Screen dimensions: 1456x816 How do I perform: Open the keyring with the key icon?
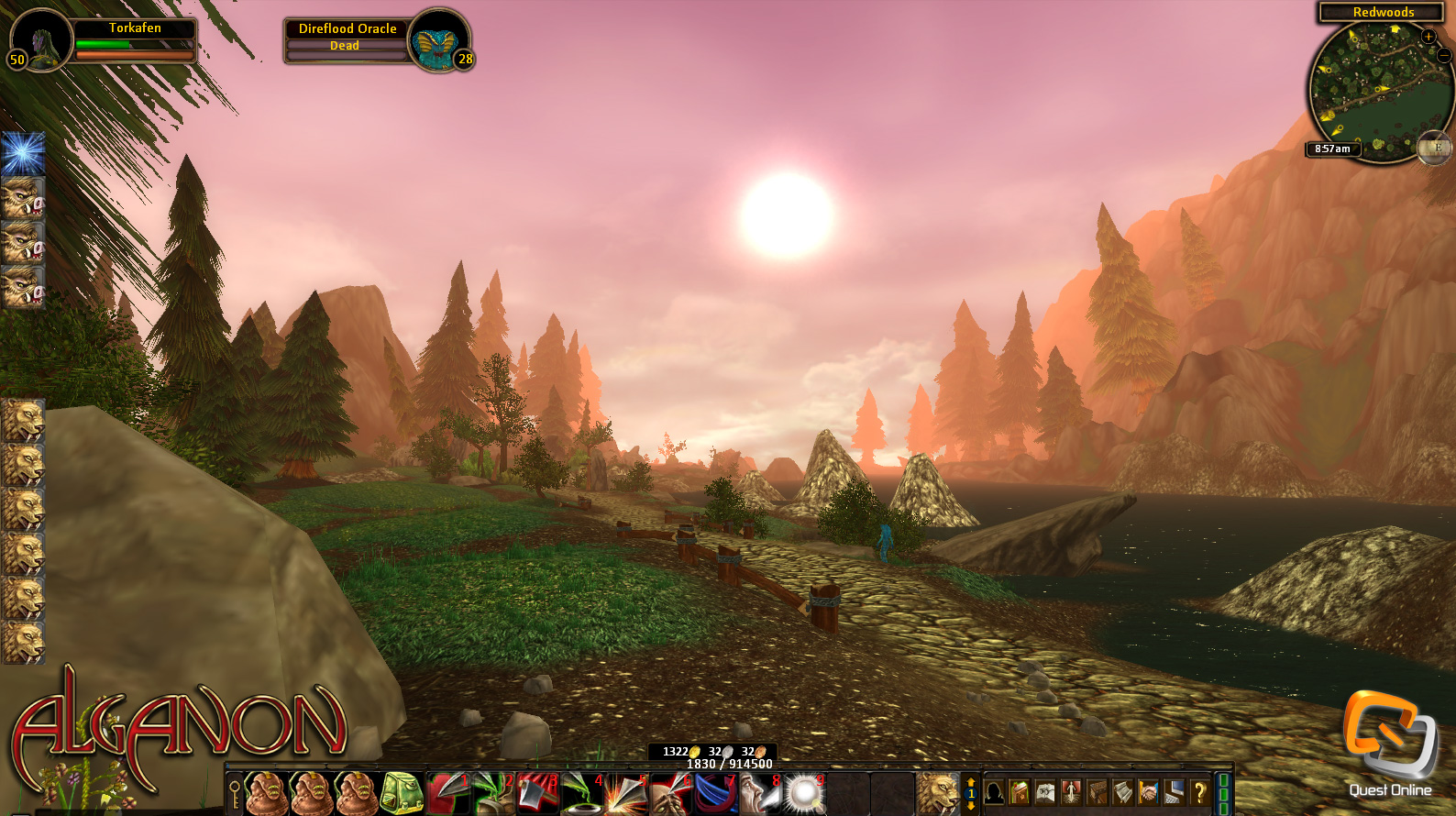[x=235, y=794]
